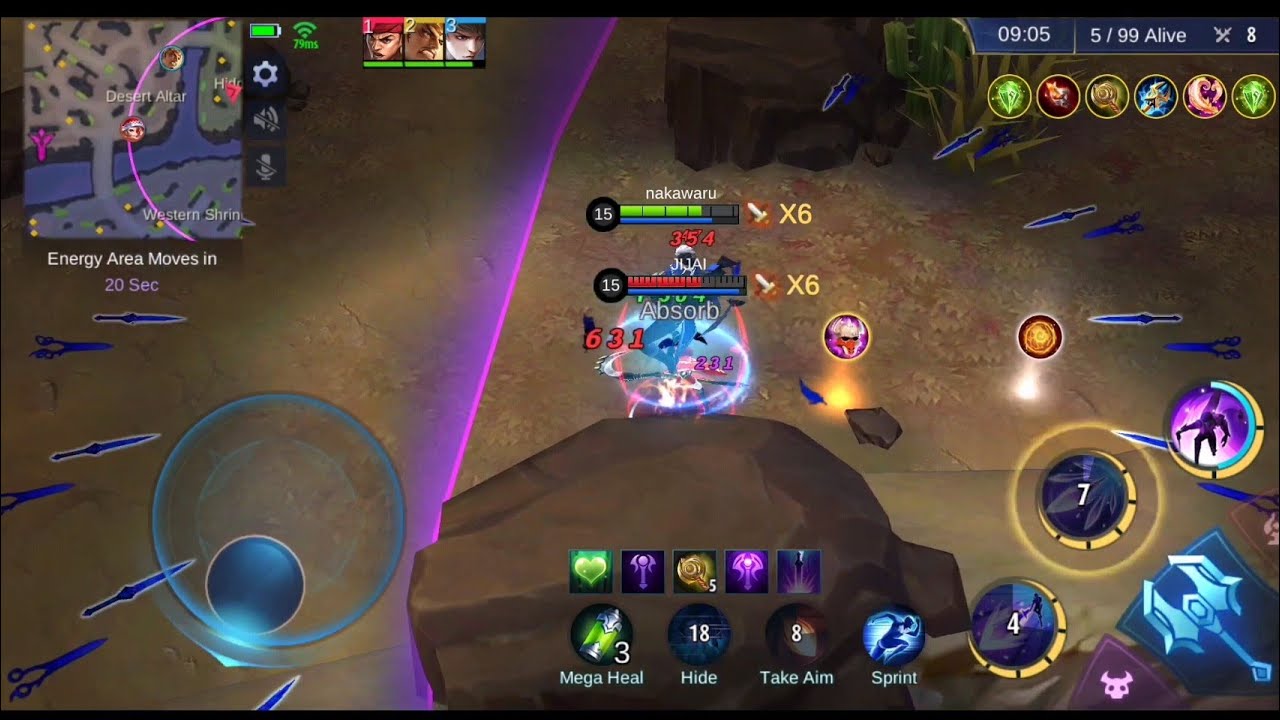Tap the green heart buff icon

pyautogui.click(x=591, y=571)
